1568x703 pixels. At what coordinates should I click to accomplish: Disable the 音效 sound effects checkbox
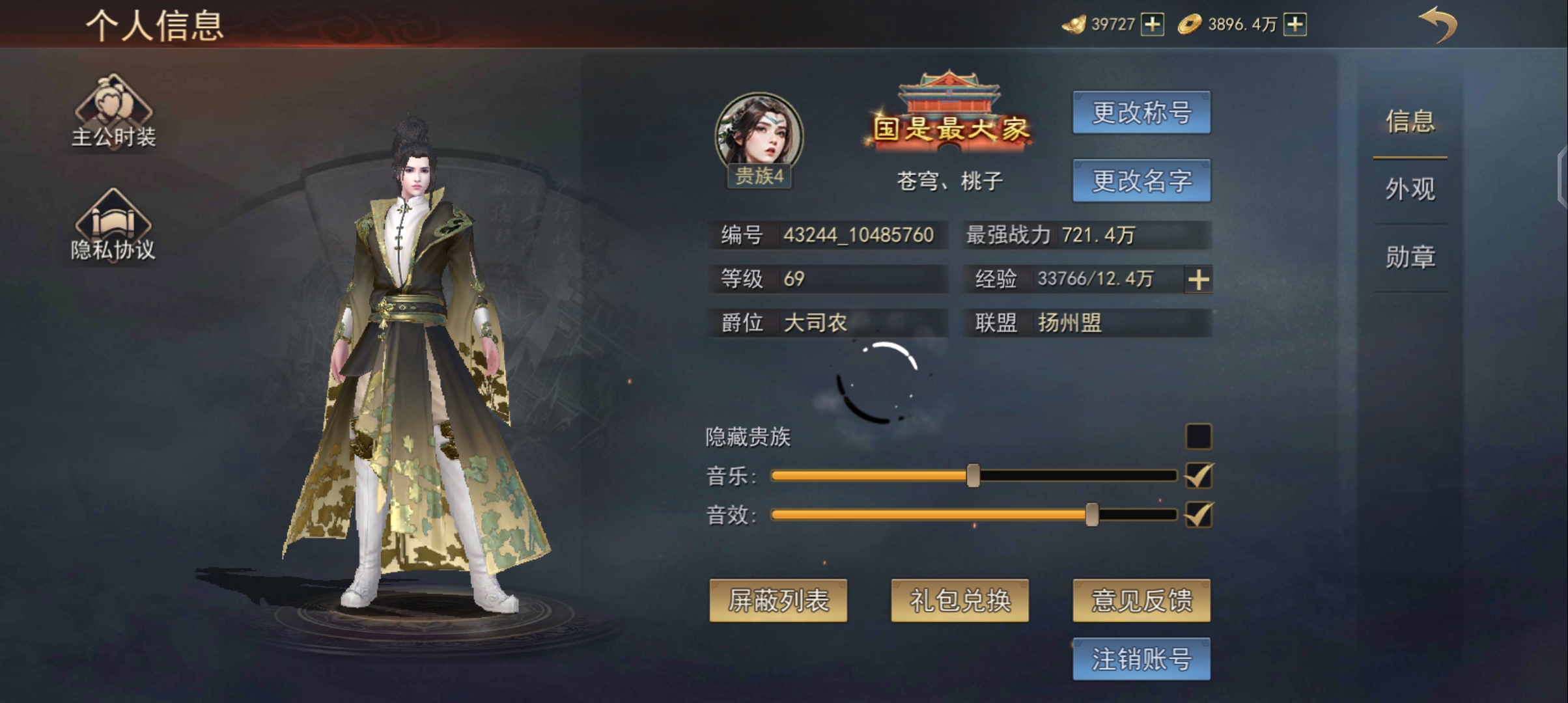(x=1198, y=515)
